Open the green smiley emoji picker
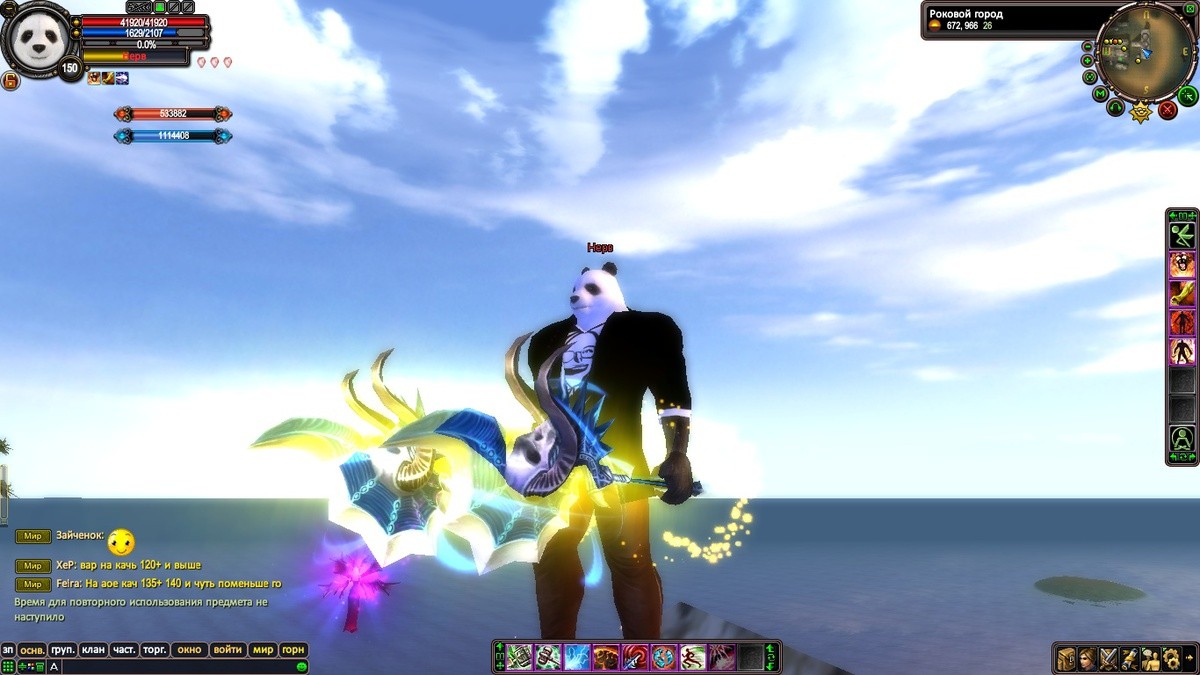The height and width of the screenshot is (675, 1200). tap(301, 666)
